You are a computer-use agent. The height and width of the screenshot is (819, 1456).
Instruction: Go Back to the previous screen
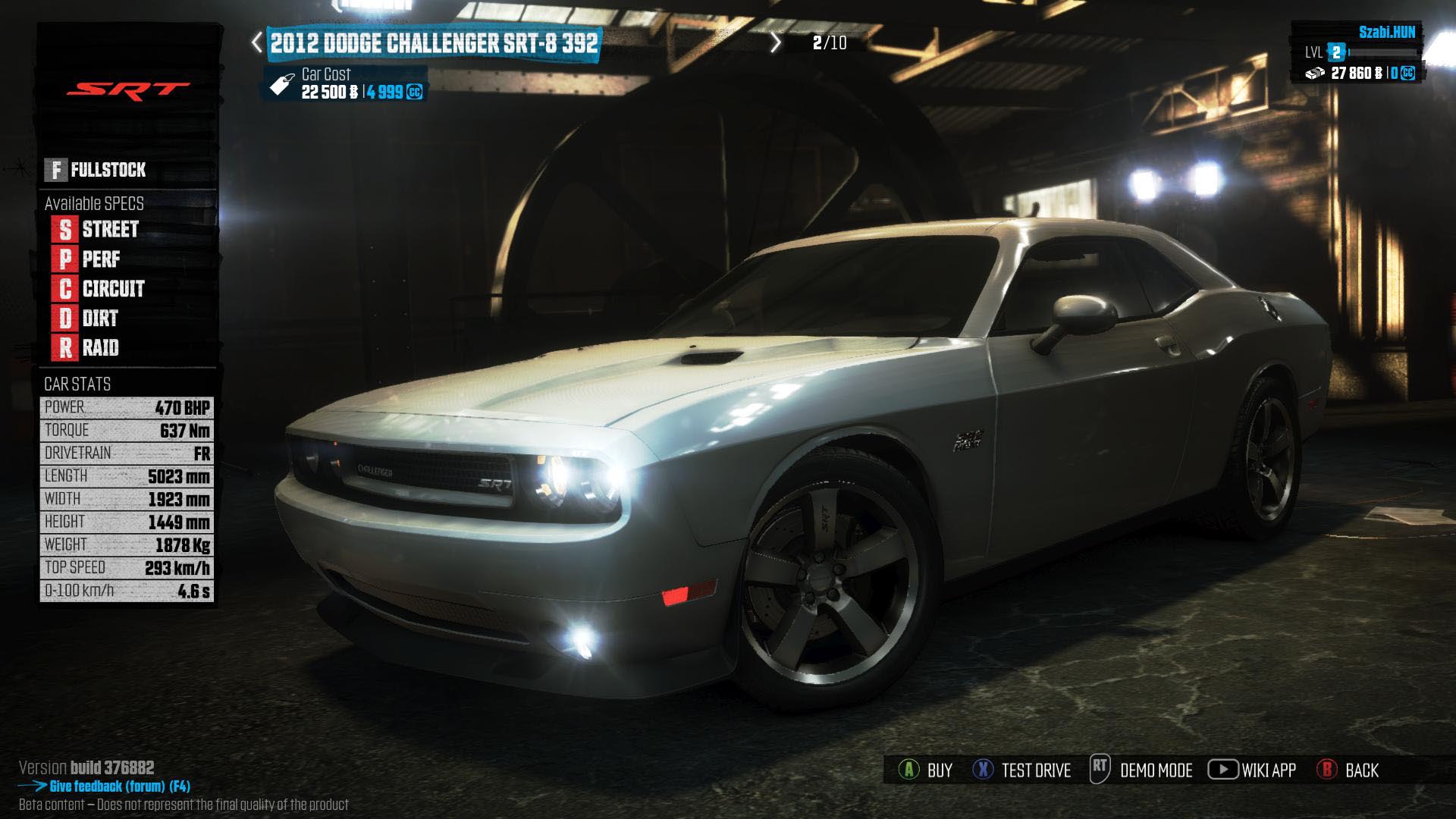tap(1348, 770)
